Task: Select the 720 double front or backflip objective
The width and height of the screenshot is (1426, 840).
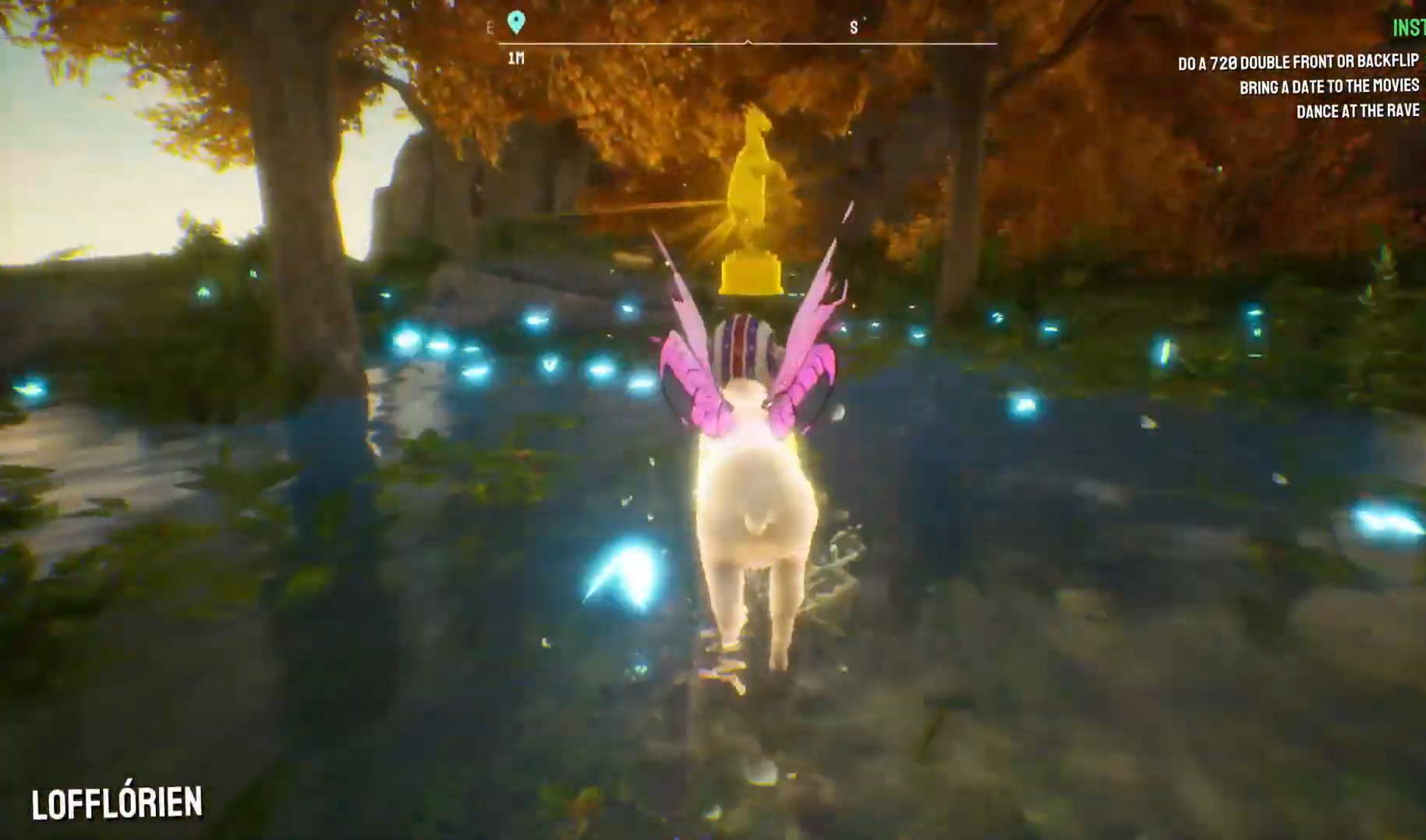Action: coord(1297,62)
